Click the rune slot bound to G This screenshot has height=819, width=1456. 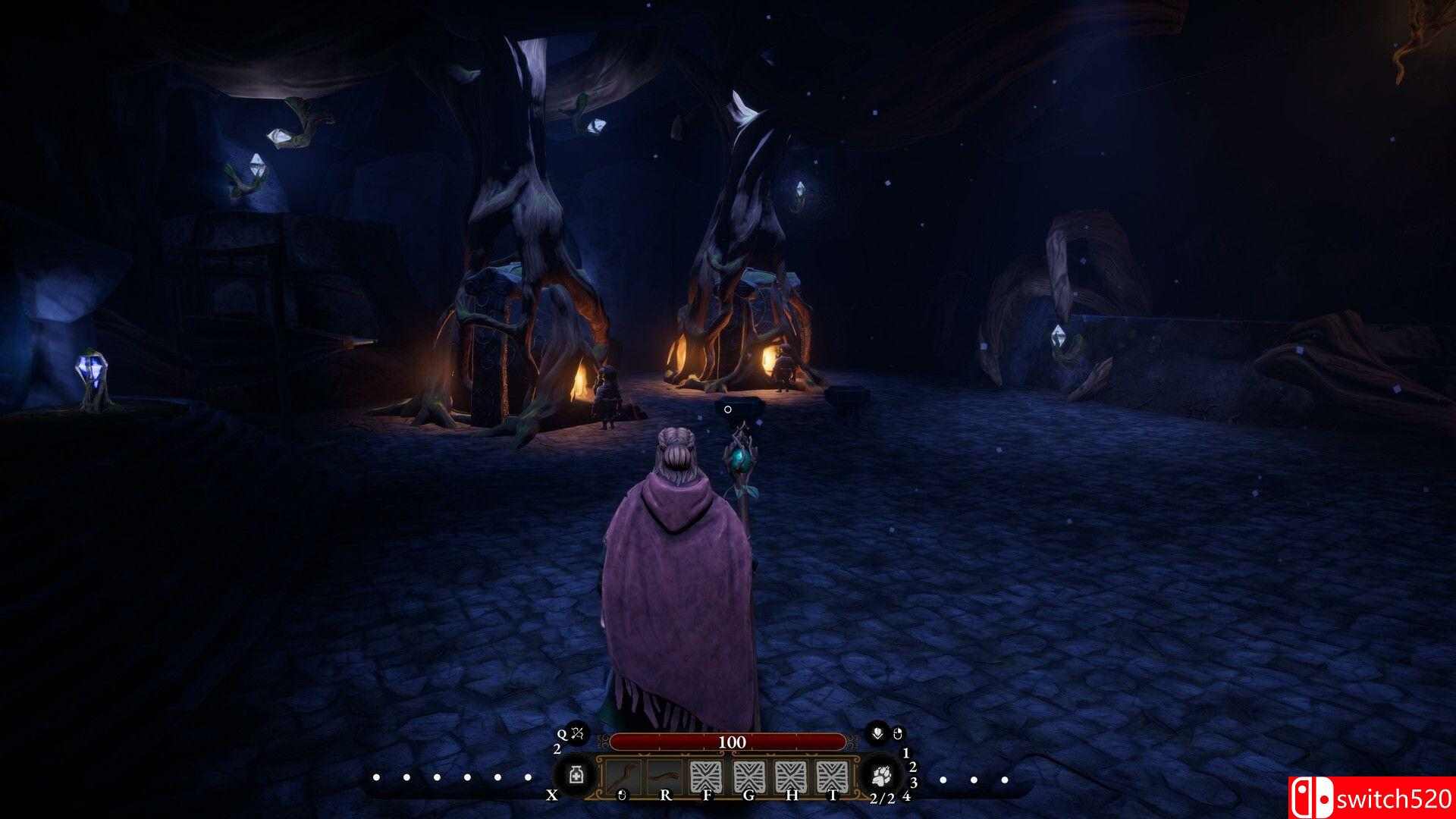point(749,776)
